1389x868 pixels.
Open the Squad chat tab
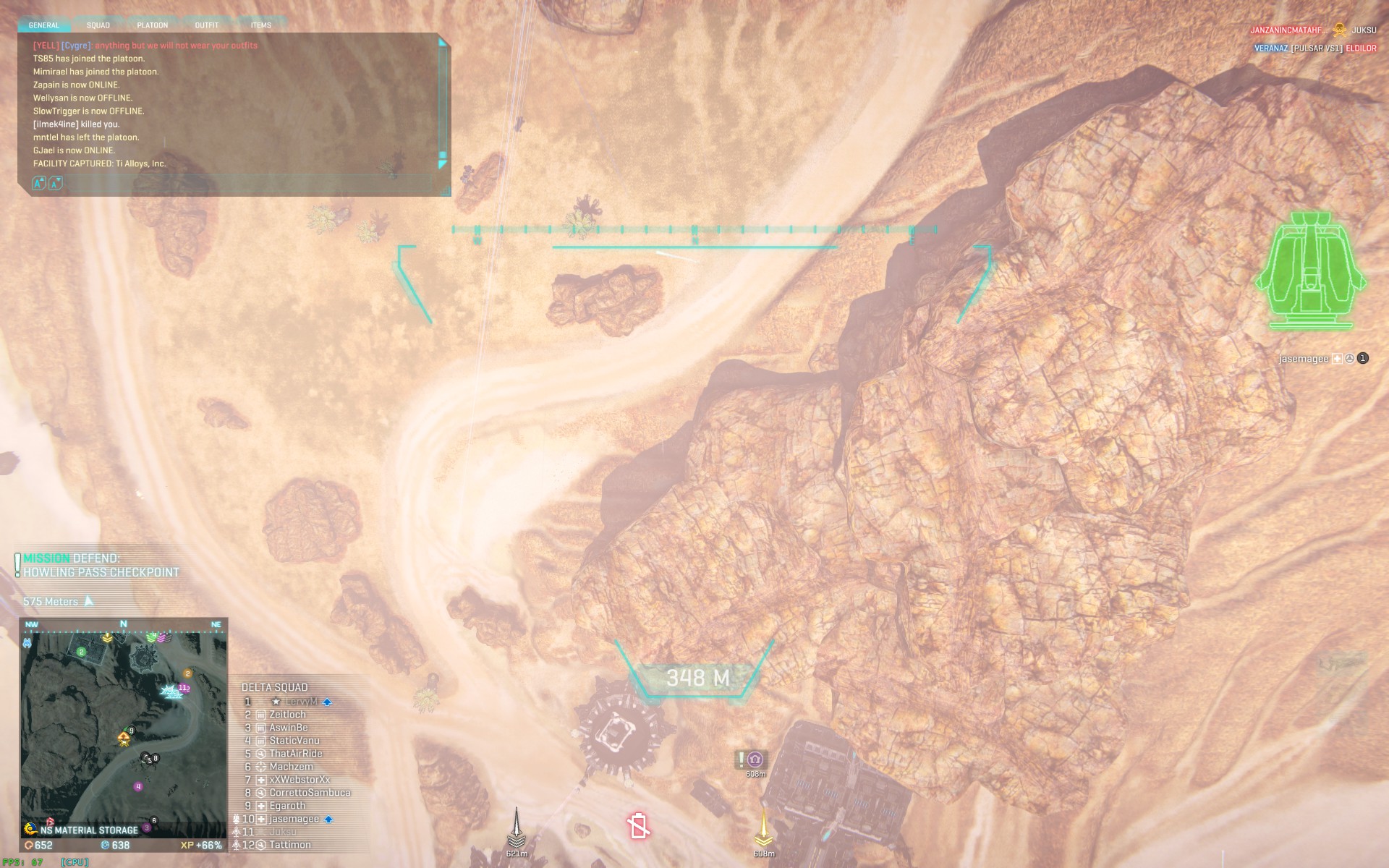point(98,25)
